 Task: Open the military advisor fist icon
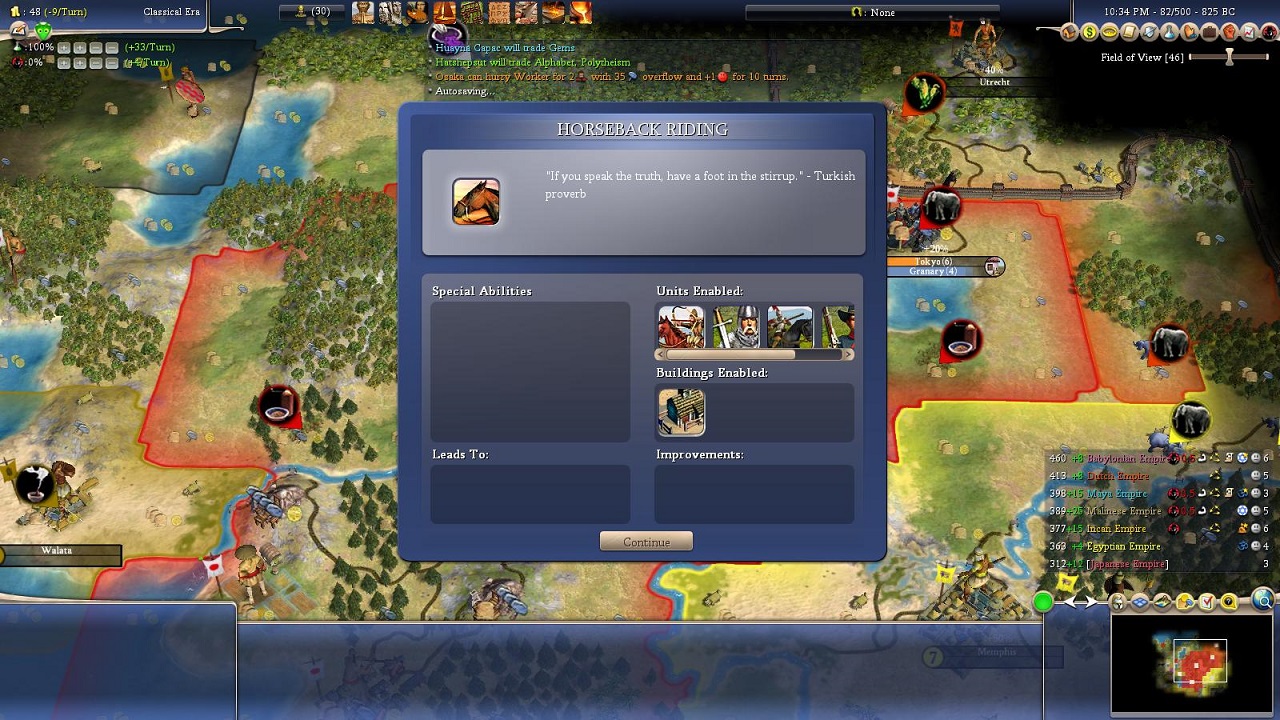[1228, 33]
